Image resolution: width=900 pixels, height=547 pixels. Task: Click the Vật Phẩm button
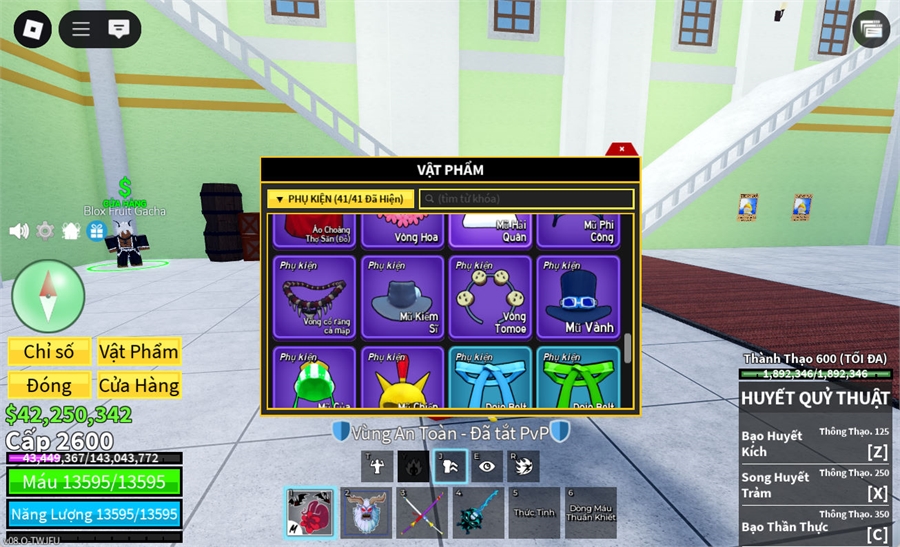[139, 352]
